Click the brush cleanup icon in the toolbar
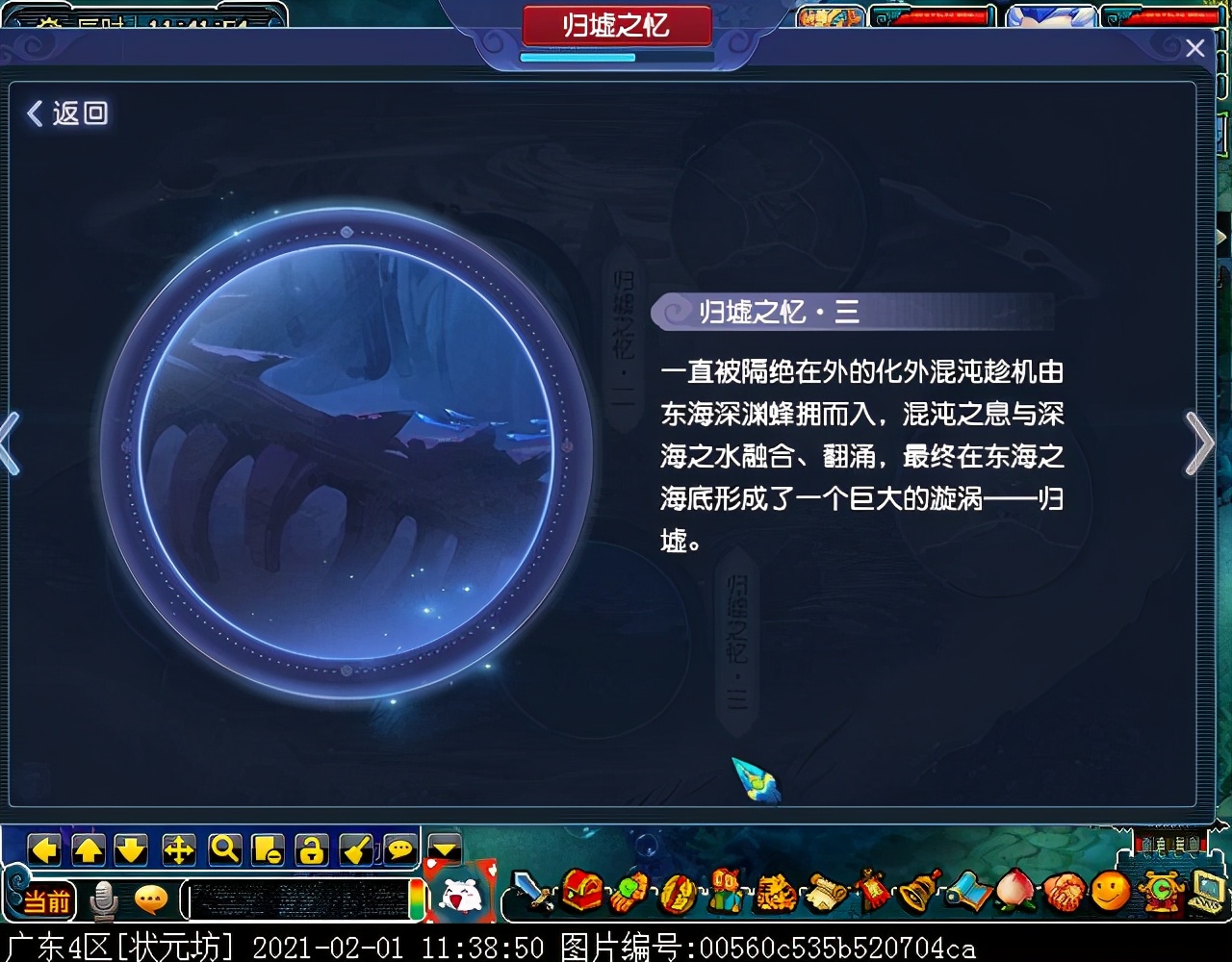Image resolution: width=1232 pixels, height=962 pixels. point(356,850)
